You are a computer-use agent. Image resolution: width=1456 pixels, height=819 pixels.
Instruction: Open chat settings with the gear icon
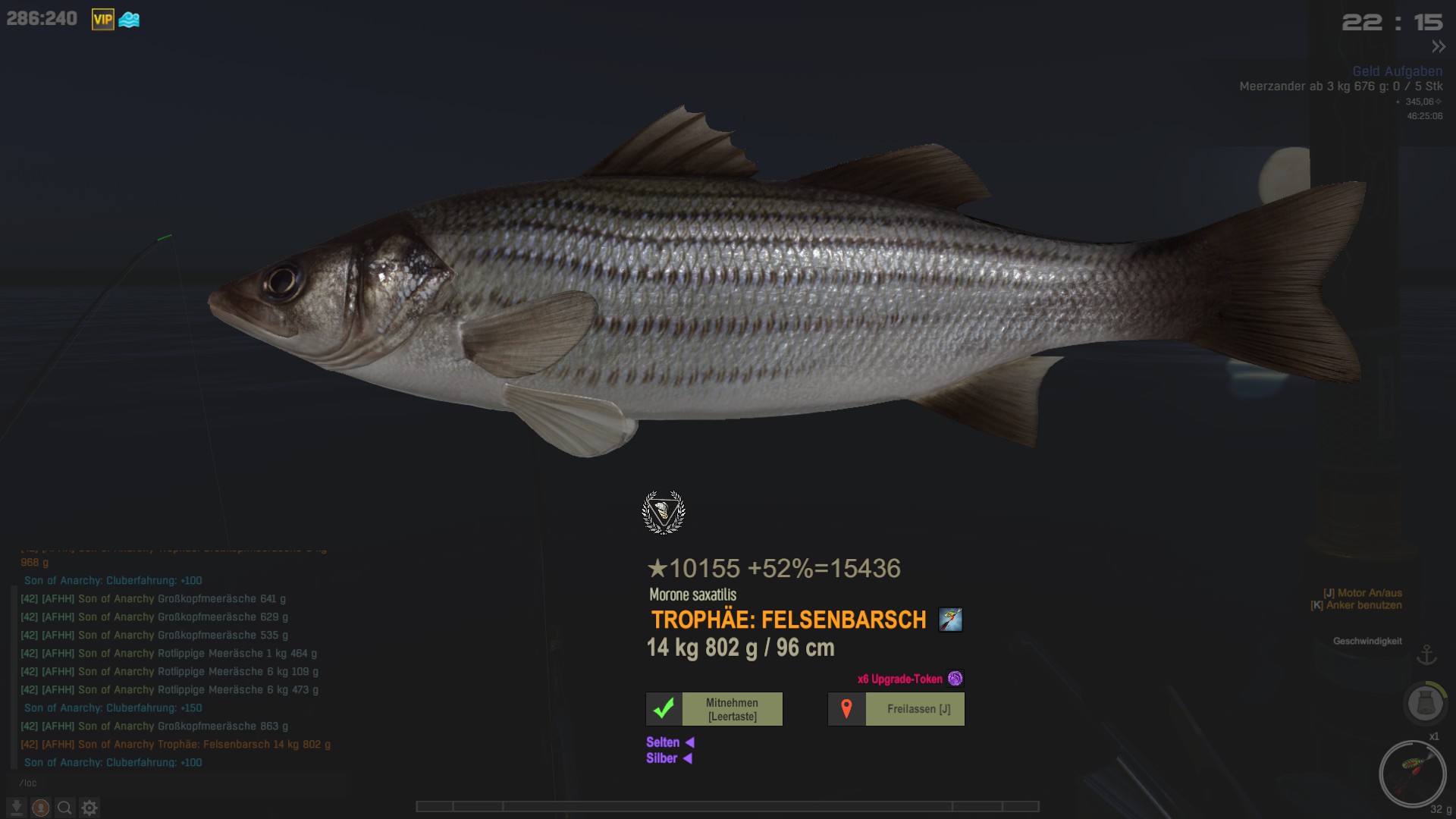pos(89,808)
